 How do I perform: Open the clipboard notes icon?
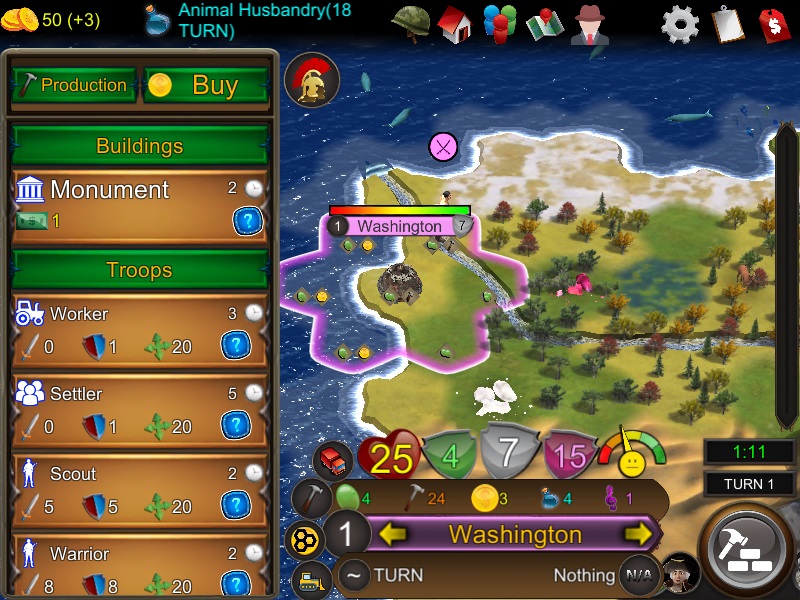[x=727, y=24]
